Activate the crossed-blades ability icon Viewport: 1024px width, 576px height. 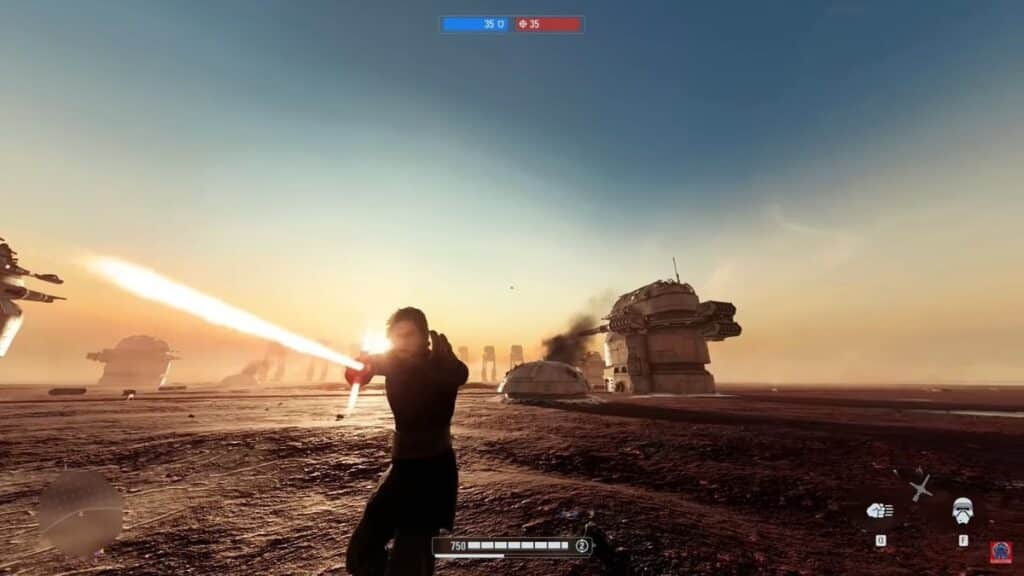coord(921,488)
